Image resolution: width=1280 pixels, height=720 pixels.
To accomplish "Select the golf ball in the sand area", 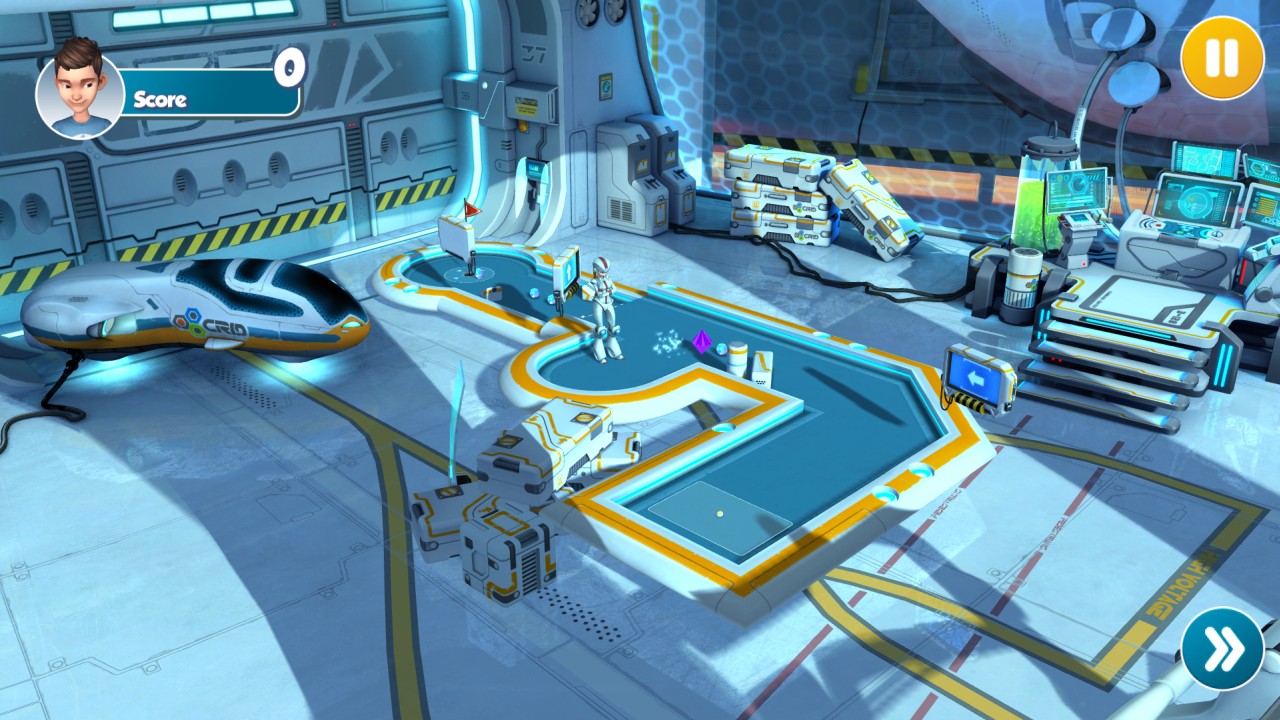I will coord(720,512).
